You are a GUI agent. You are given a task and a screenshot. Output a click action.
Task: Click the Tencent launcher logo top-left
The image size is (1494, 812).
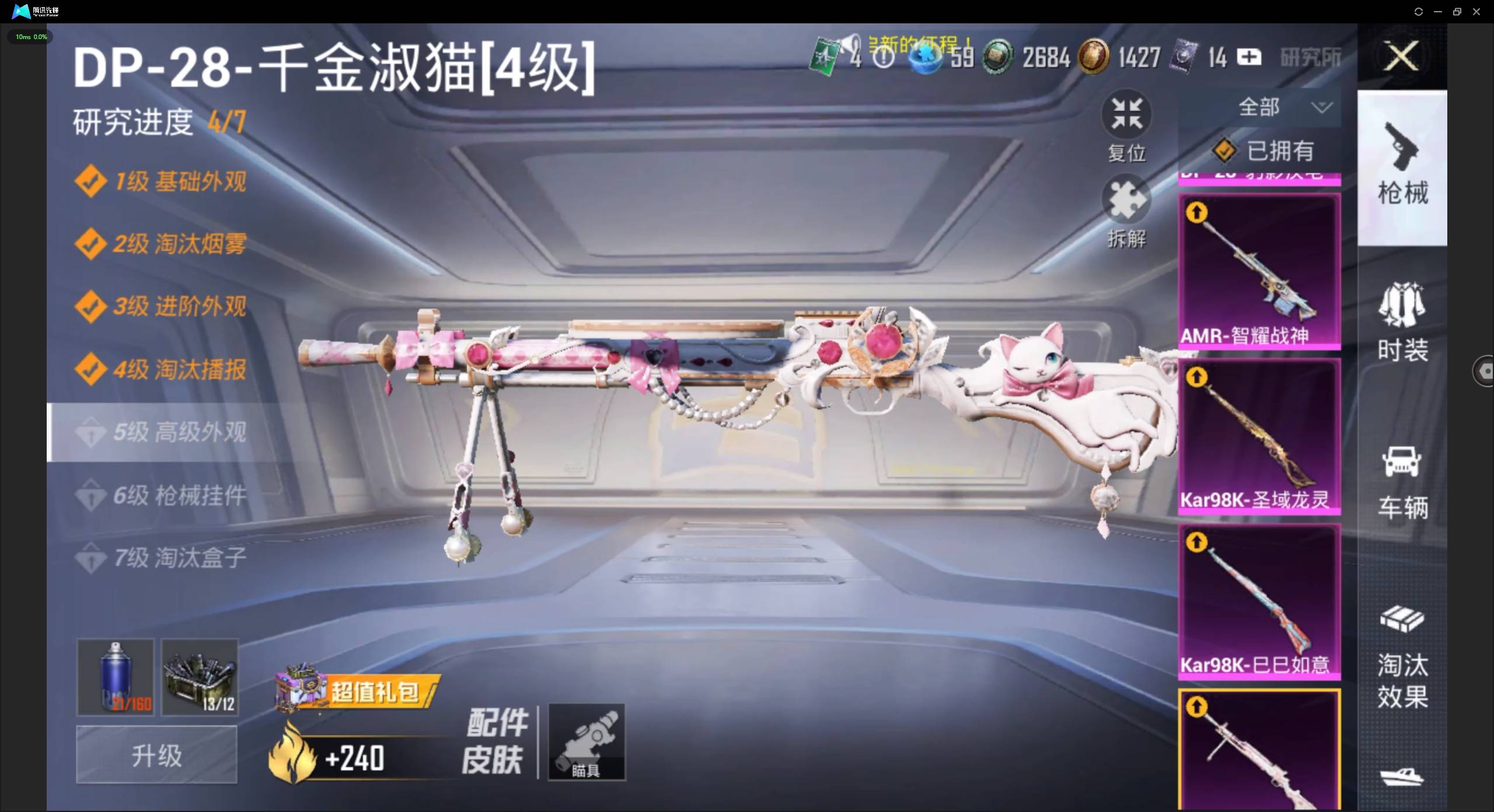pos(21,11)
